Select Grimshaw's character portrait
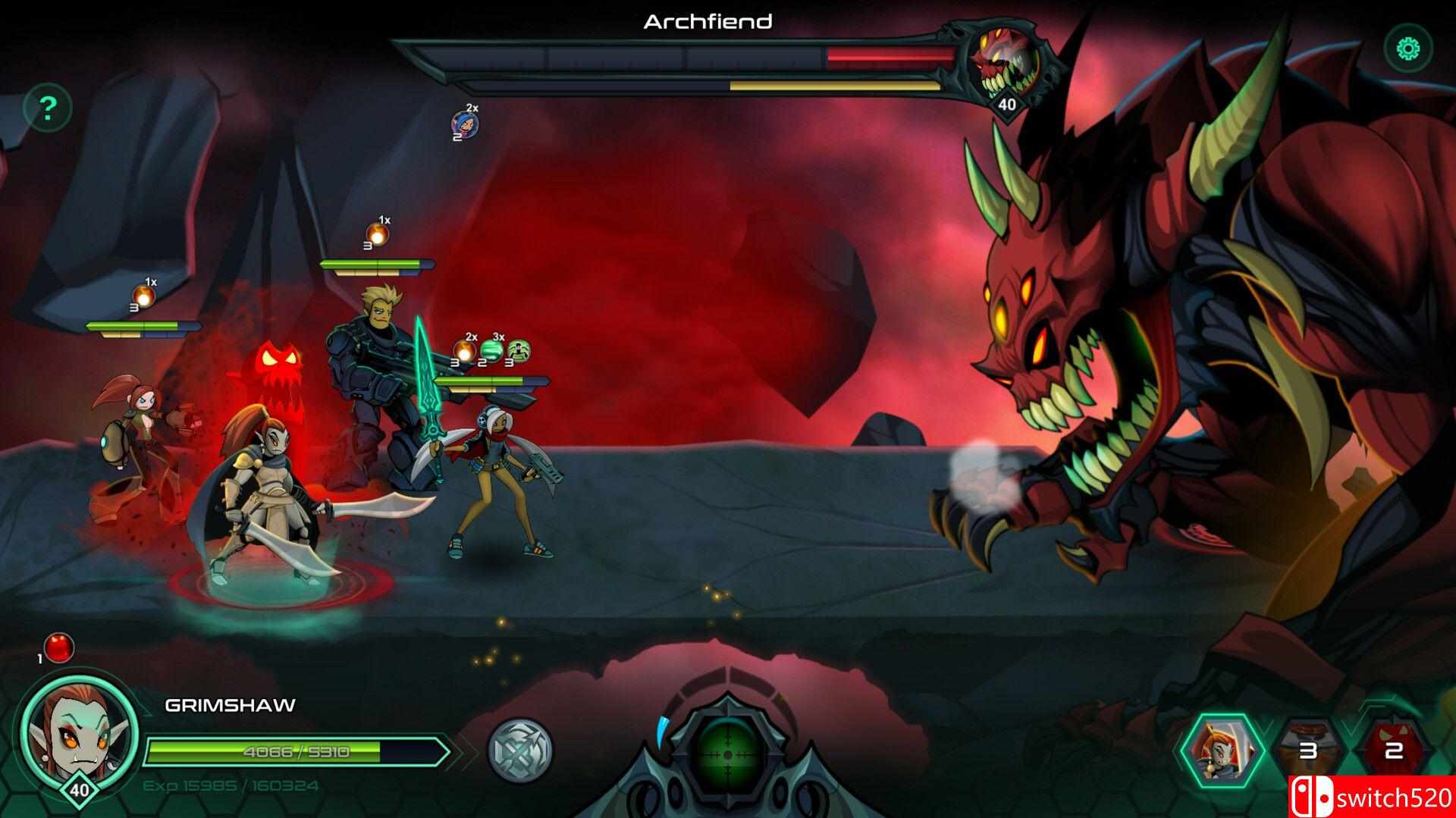This screenshot has width=1456, height=818. [x=79, y=725]
